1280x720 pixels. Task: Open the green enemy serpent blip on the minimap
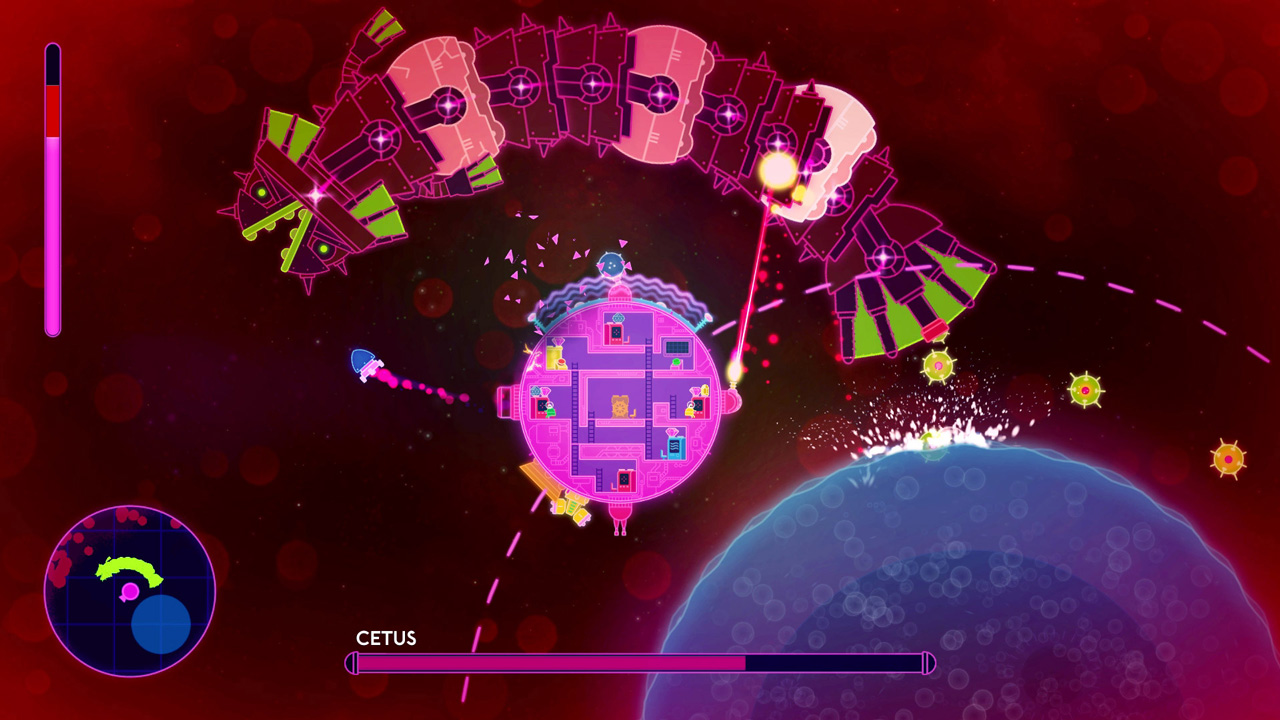tap(129, 569)
